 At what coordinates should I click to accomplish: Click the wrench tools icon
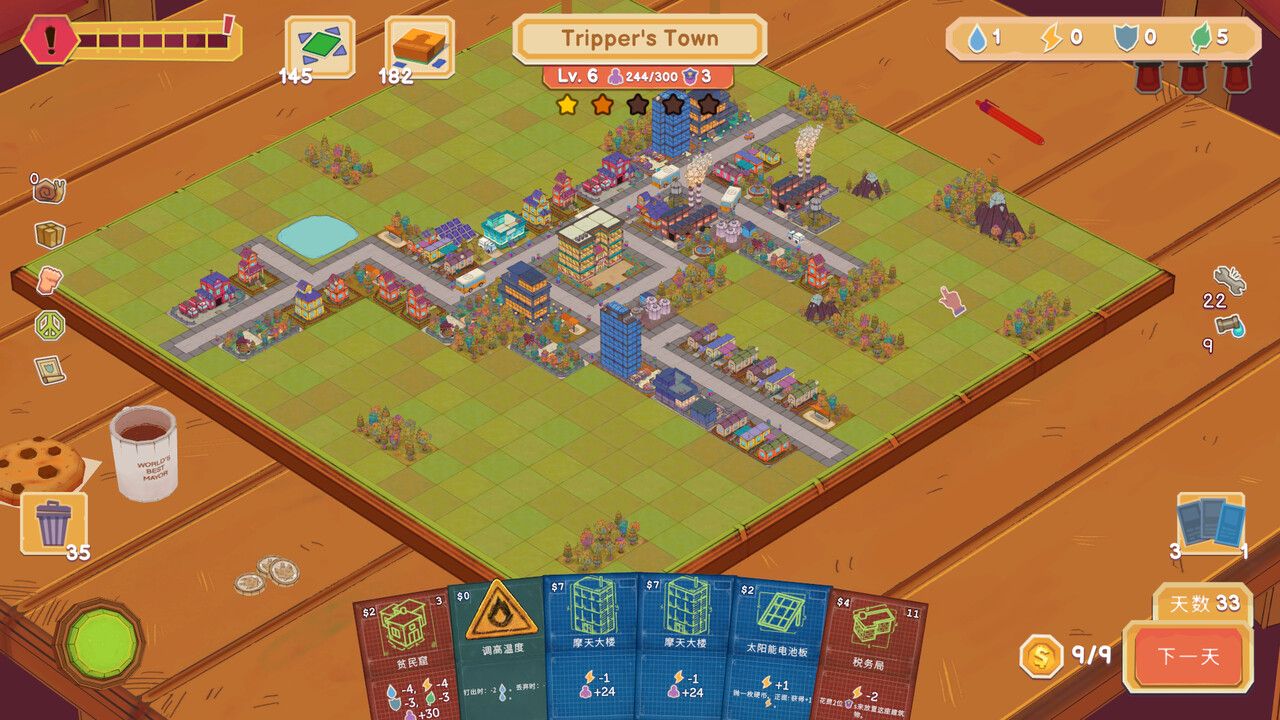click(x=1229, y=279)
